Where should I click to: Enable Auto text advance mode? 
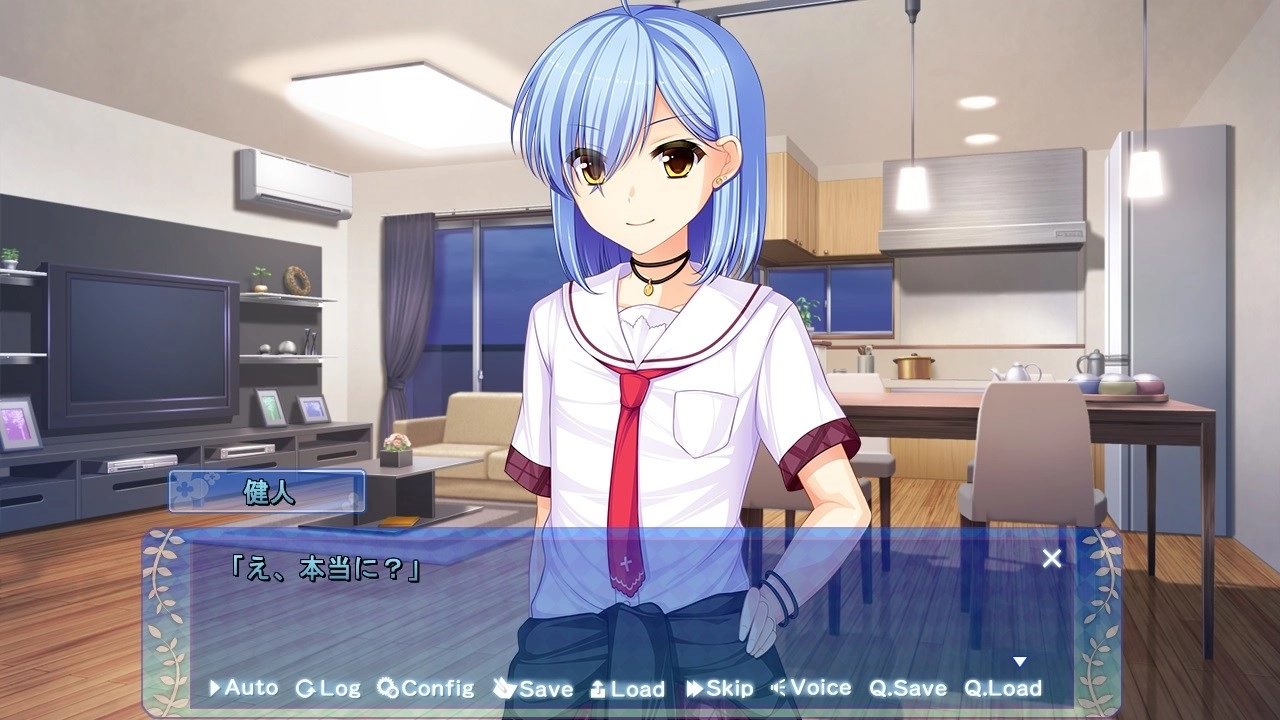[x=243, y=688]
